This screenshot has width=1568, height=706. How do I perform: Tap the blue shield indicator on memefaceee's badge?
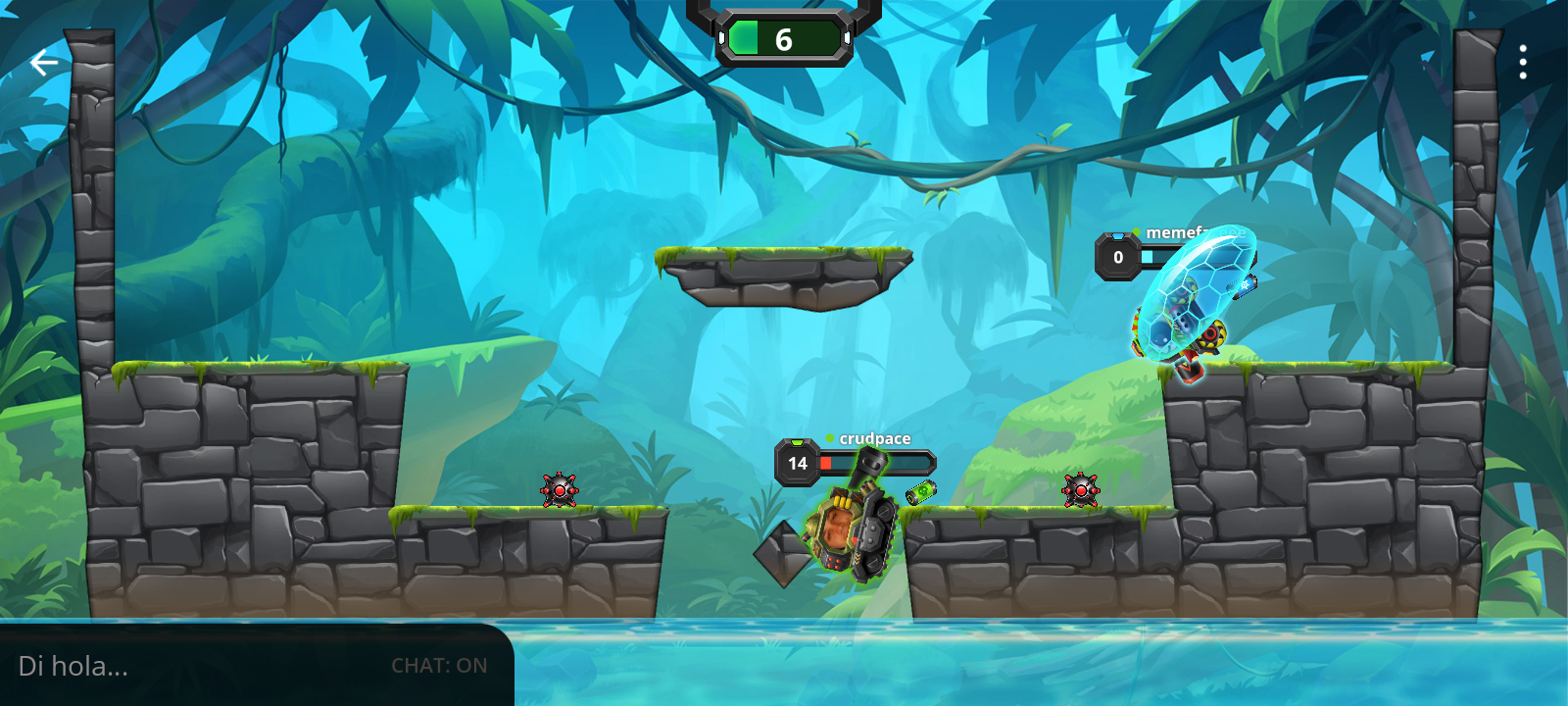click(x=1118, y=236)
